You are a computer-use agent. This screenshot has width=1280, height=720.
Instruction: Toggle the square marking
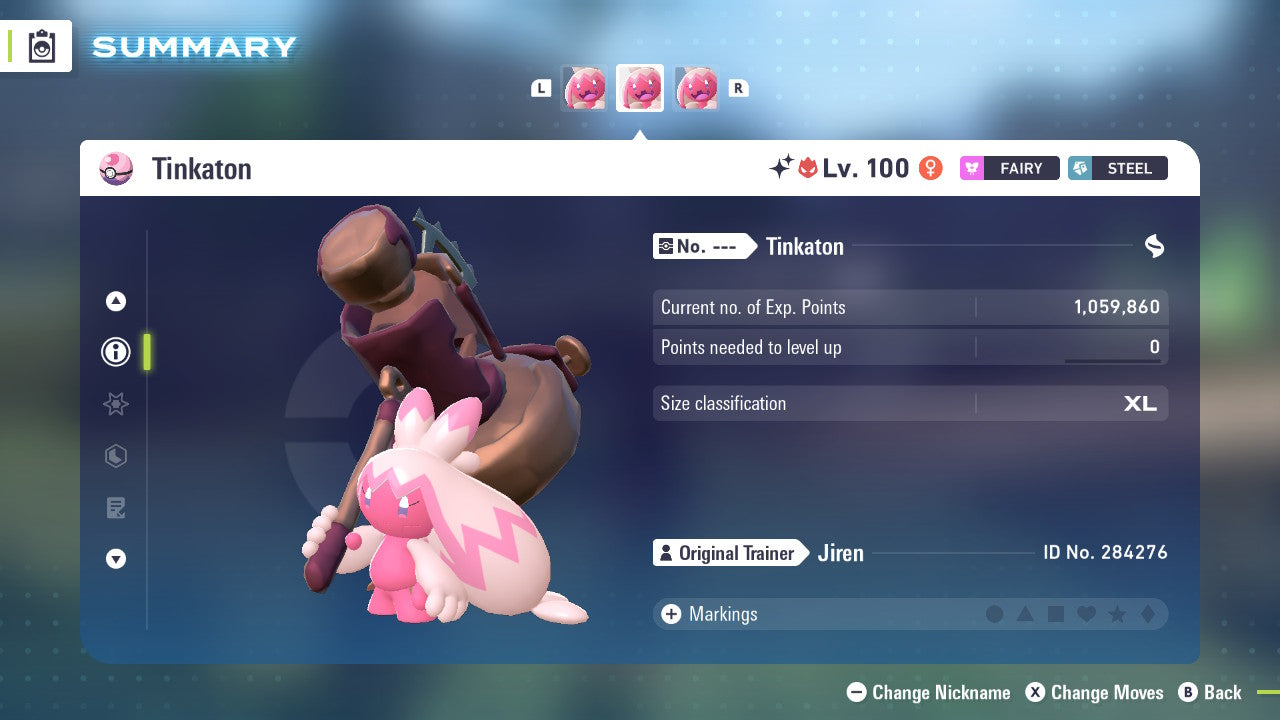point(1056,614)
